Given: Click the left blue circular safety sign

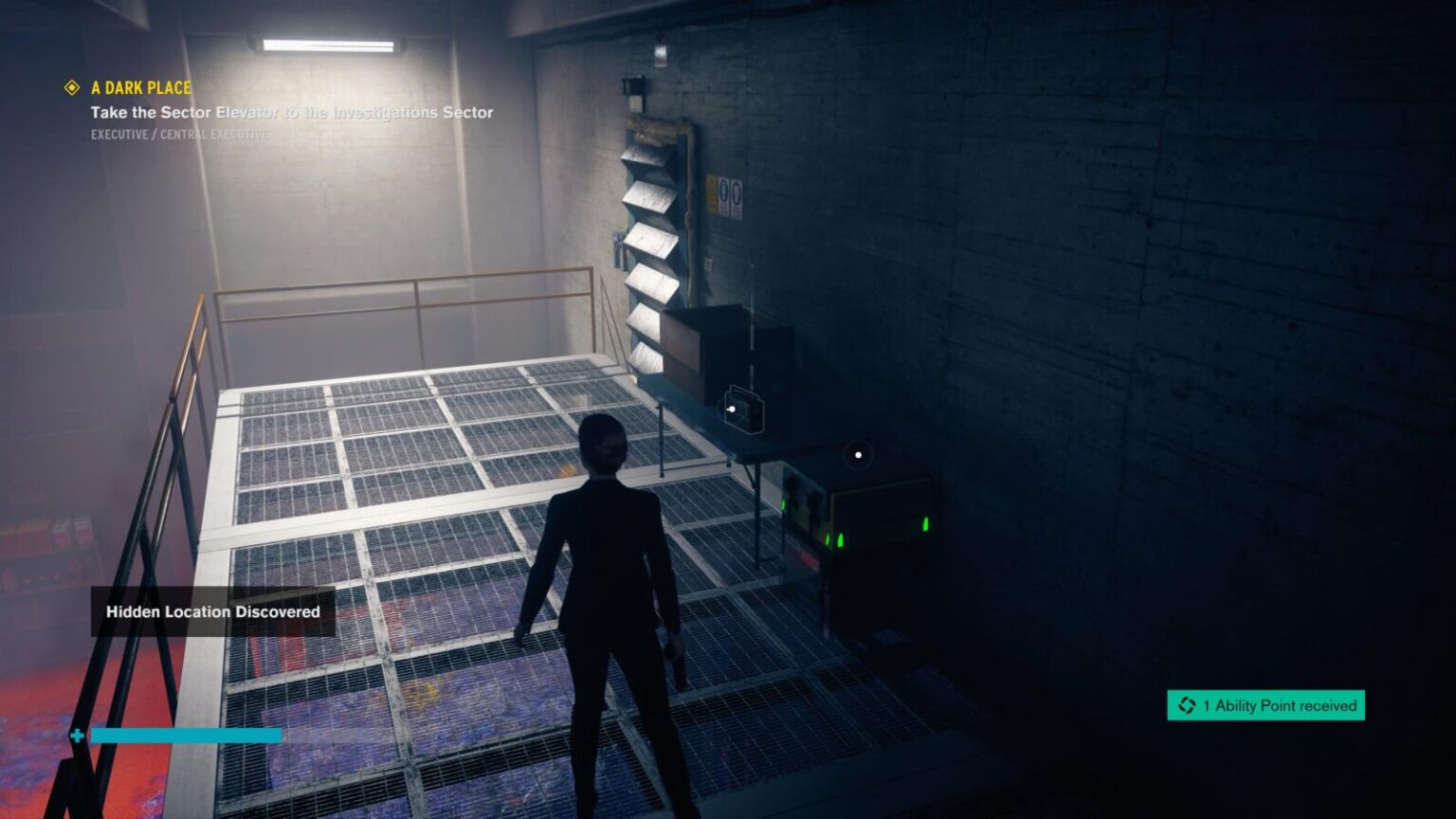Looking at the screenshot, I should pyautogui.click(x=723, y=190).
